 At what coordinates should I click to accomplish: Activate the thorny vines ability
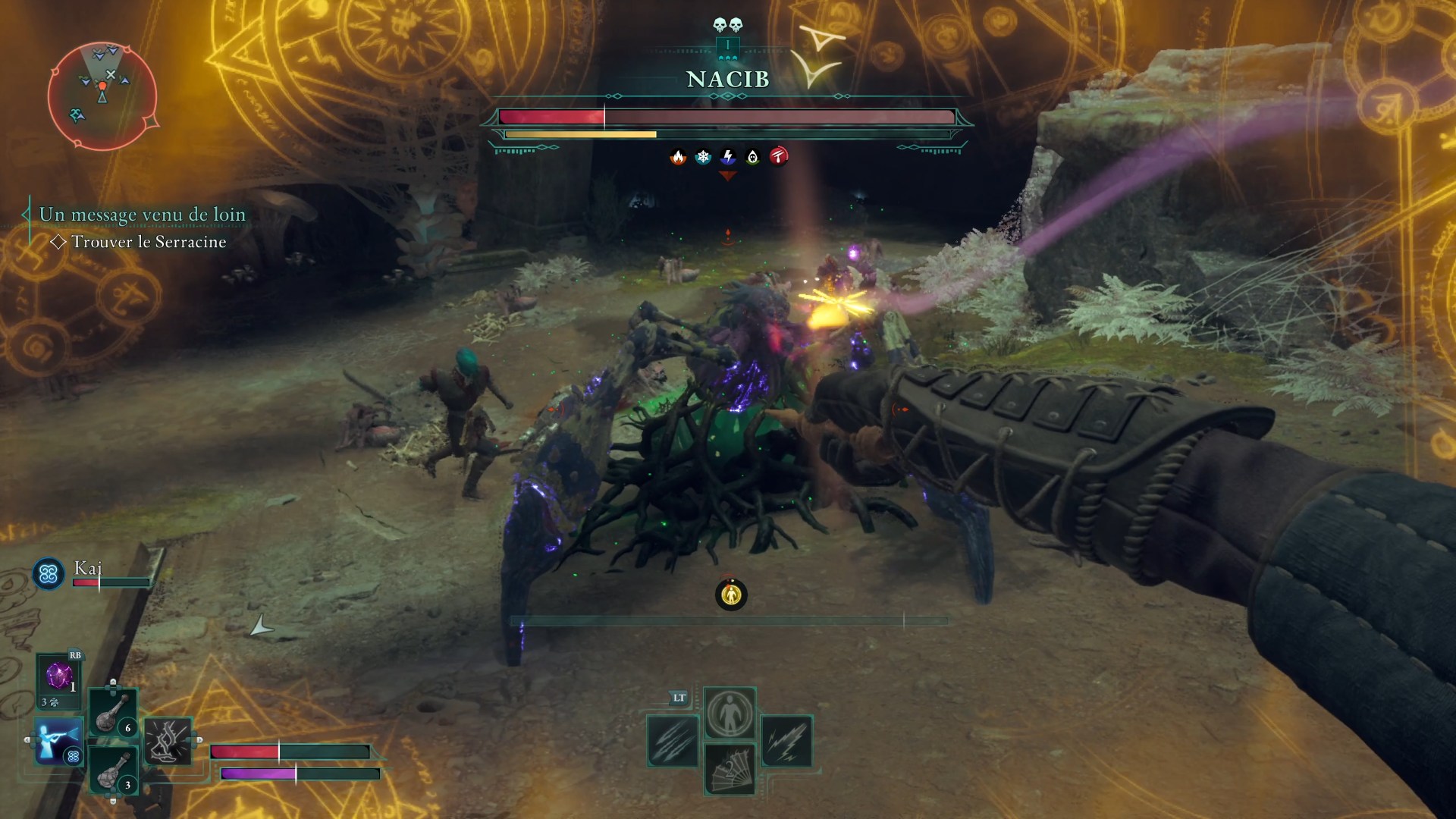(x=168, y=740)
